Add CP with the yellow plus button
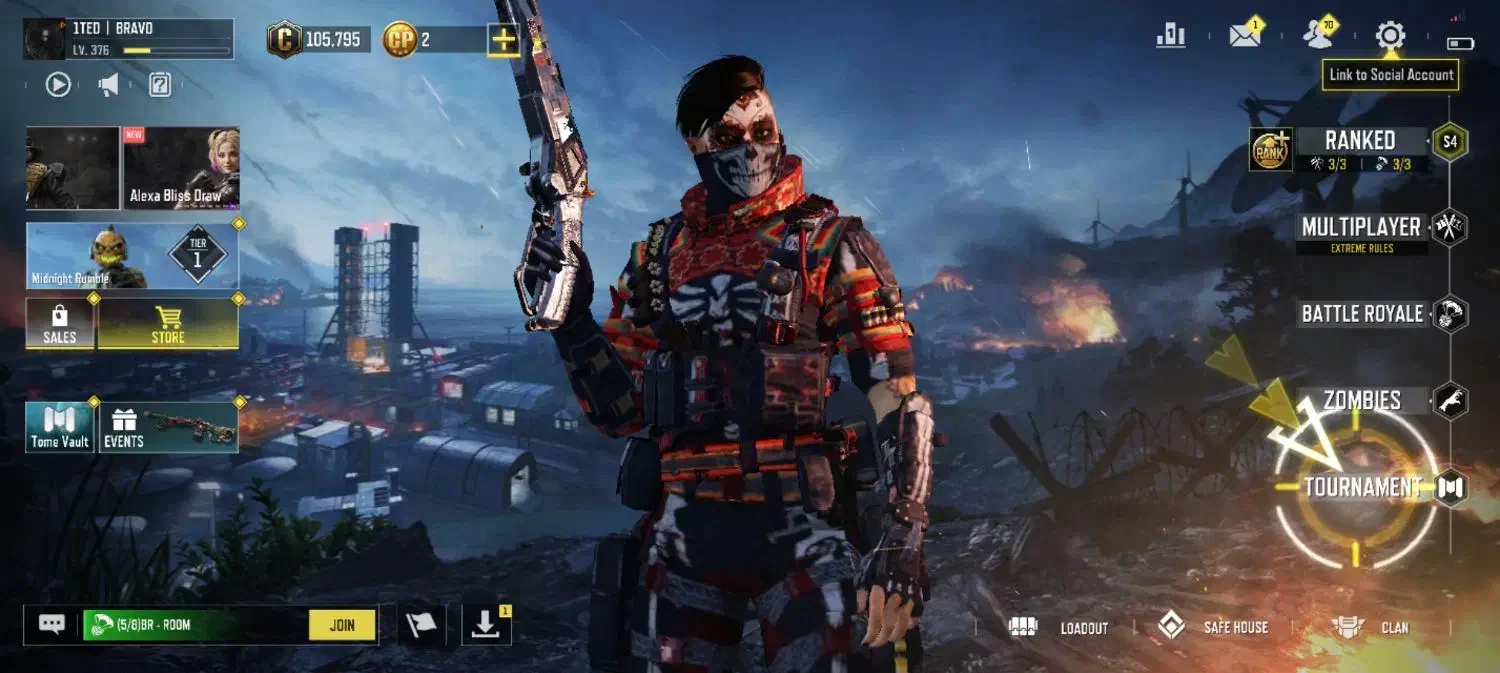Image resolution: width=1500 pixels, height=673 pixels. tap(503, 40)
